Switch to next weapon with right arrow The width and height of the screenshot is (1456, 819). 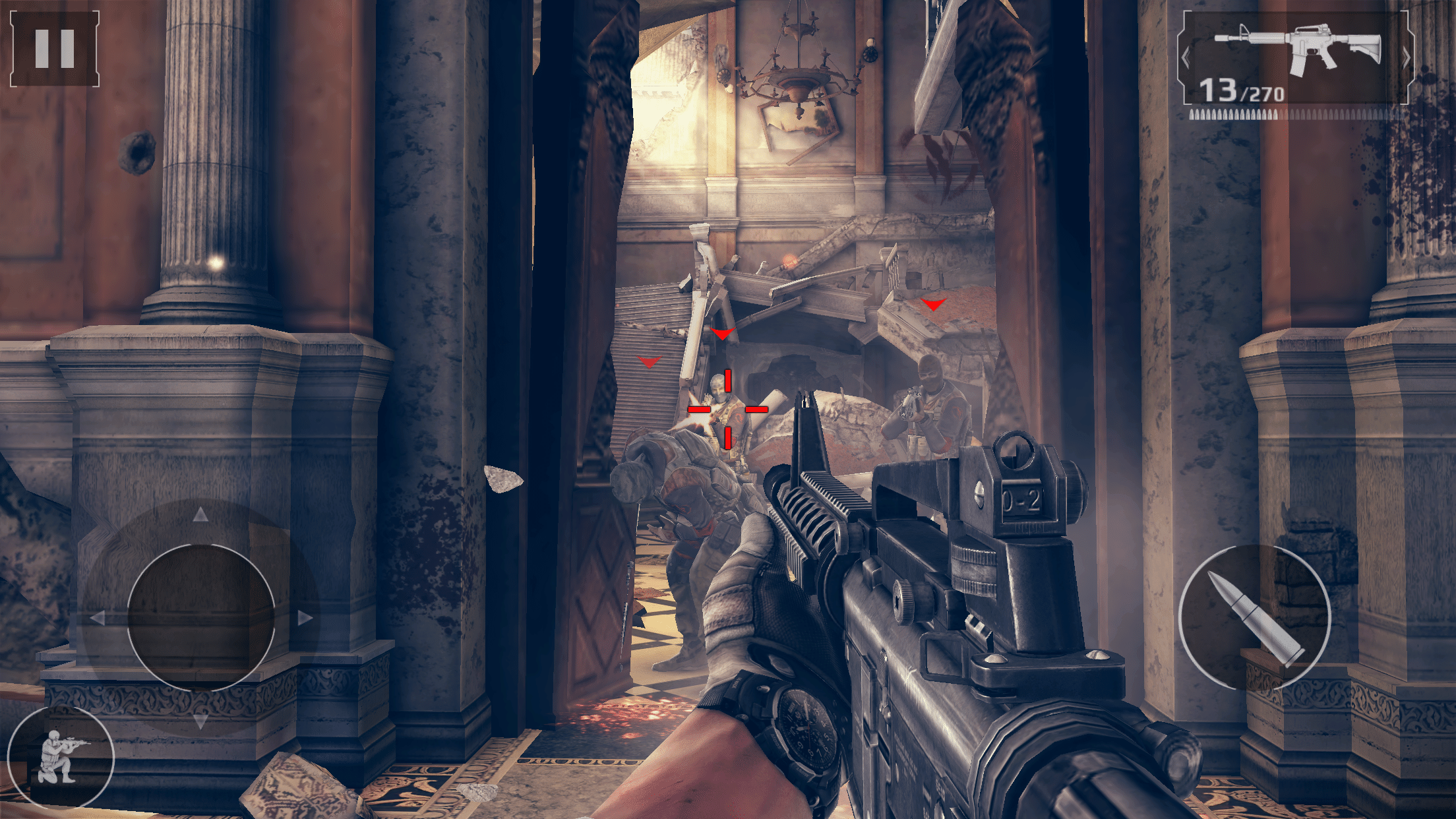coord(1405,58)
